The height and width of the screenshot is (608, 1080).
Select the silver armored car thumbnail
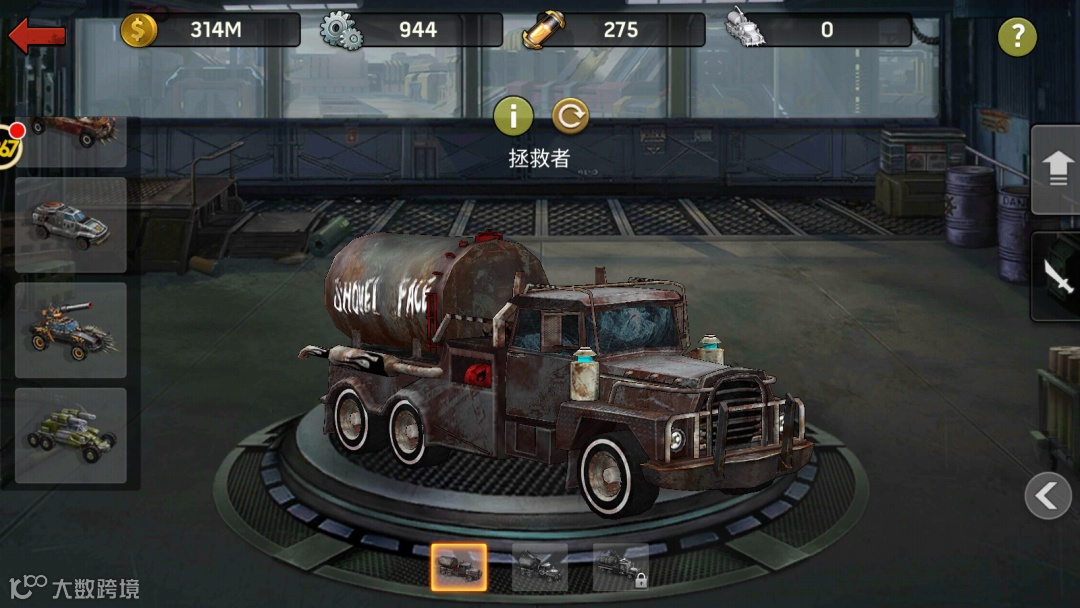(71, 224)
